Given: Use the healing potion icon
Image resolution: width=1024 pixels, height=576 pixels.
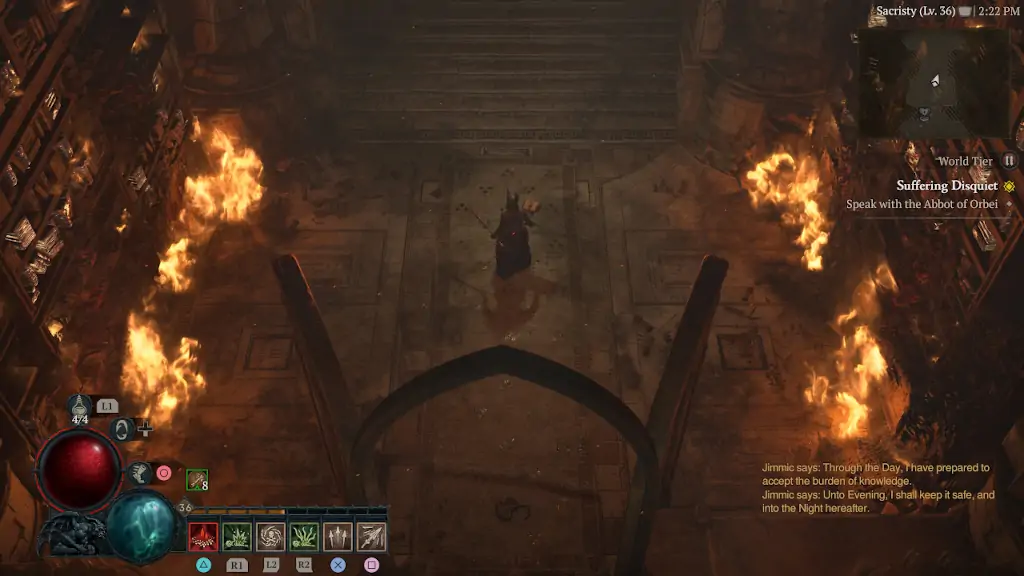Looking at the screenshot, I should coord(80,405).
